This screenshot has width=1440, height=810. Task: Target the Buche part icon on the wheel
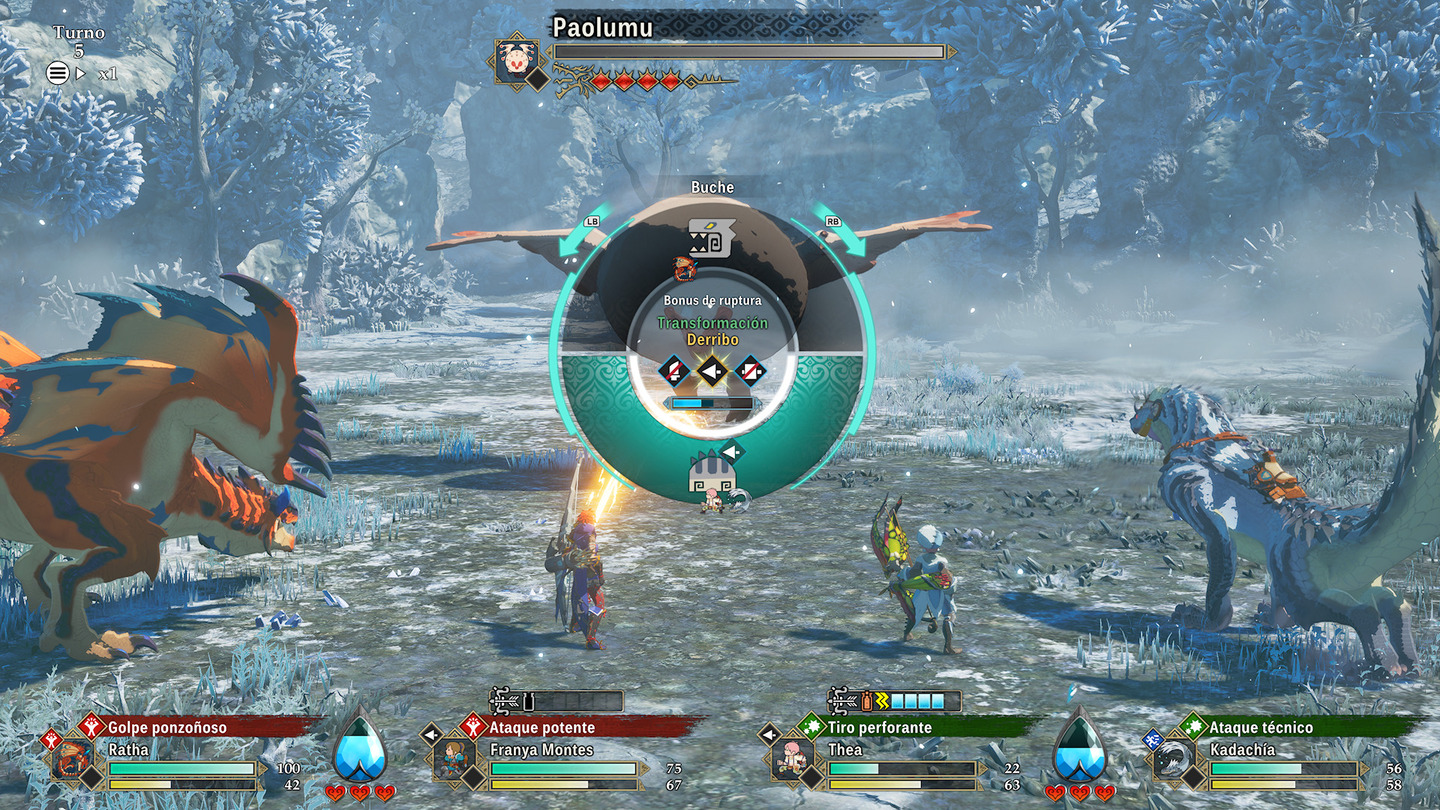[x=712, y=238]
